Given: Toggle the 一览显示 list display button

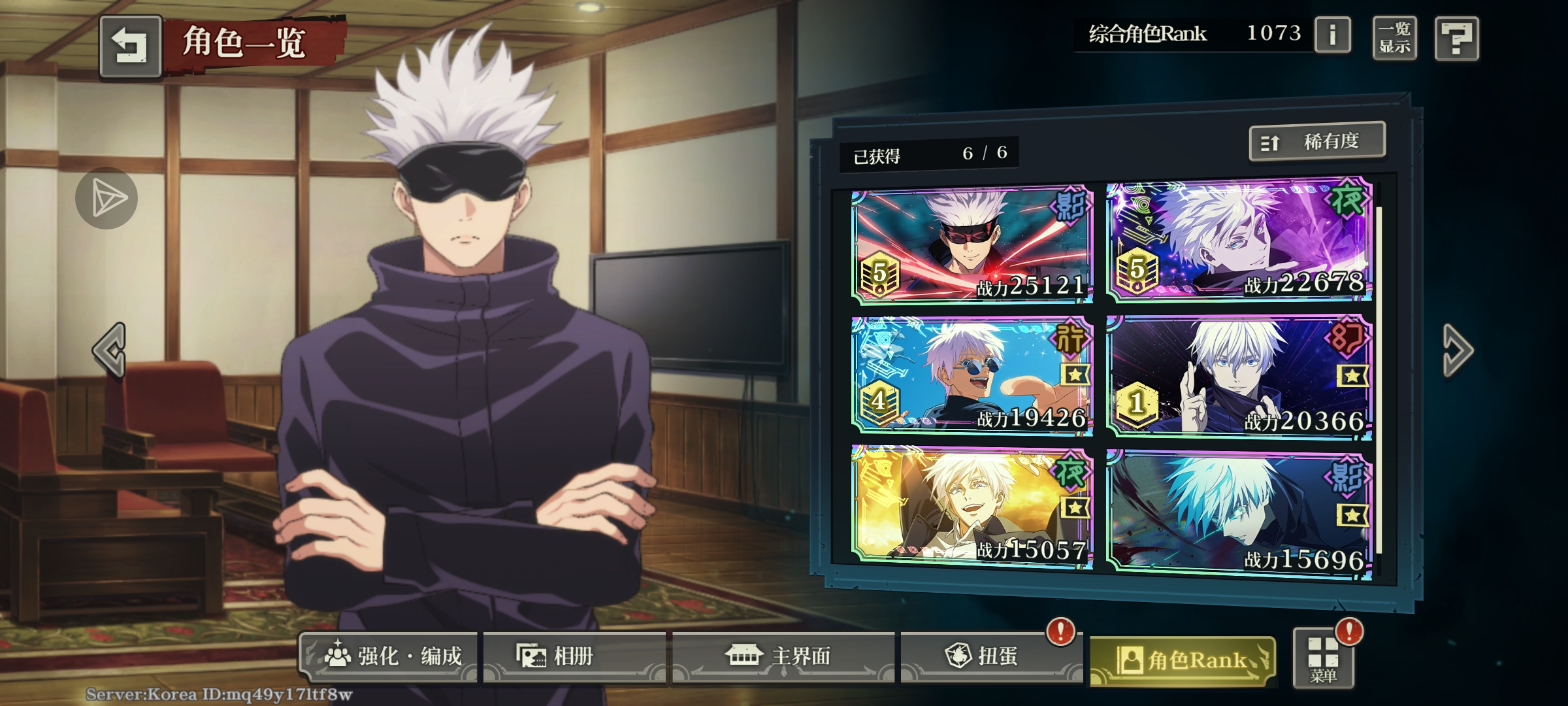Looking at the screenshot, I should click(x=1394, y=38).
